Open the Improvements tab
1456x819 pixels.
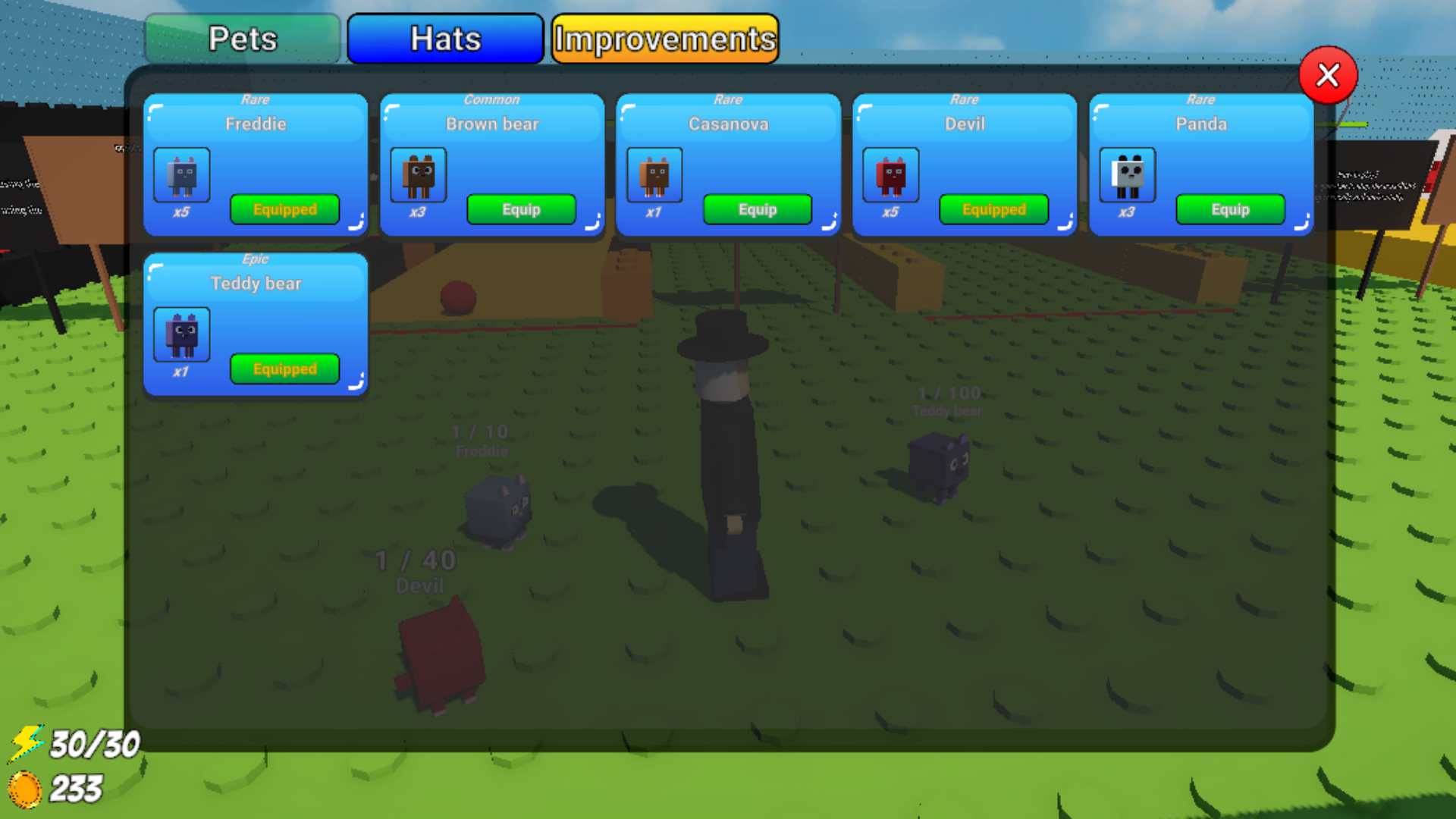(664, 38)
